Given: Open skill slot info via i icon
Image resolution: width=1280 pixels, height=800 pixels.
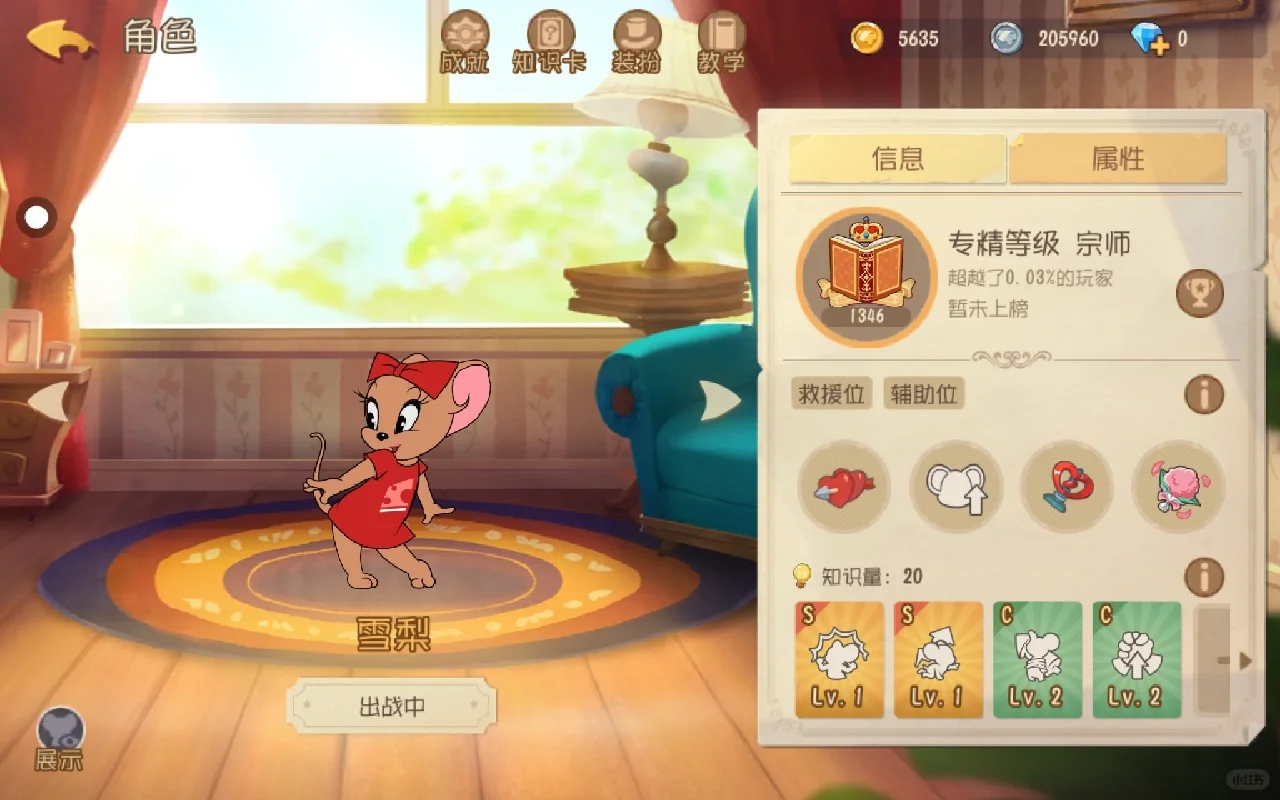Looking at the screenshot, I should [x=1204, y=394].
